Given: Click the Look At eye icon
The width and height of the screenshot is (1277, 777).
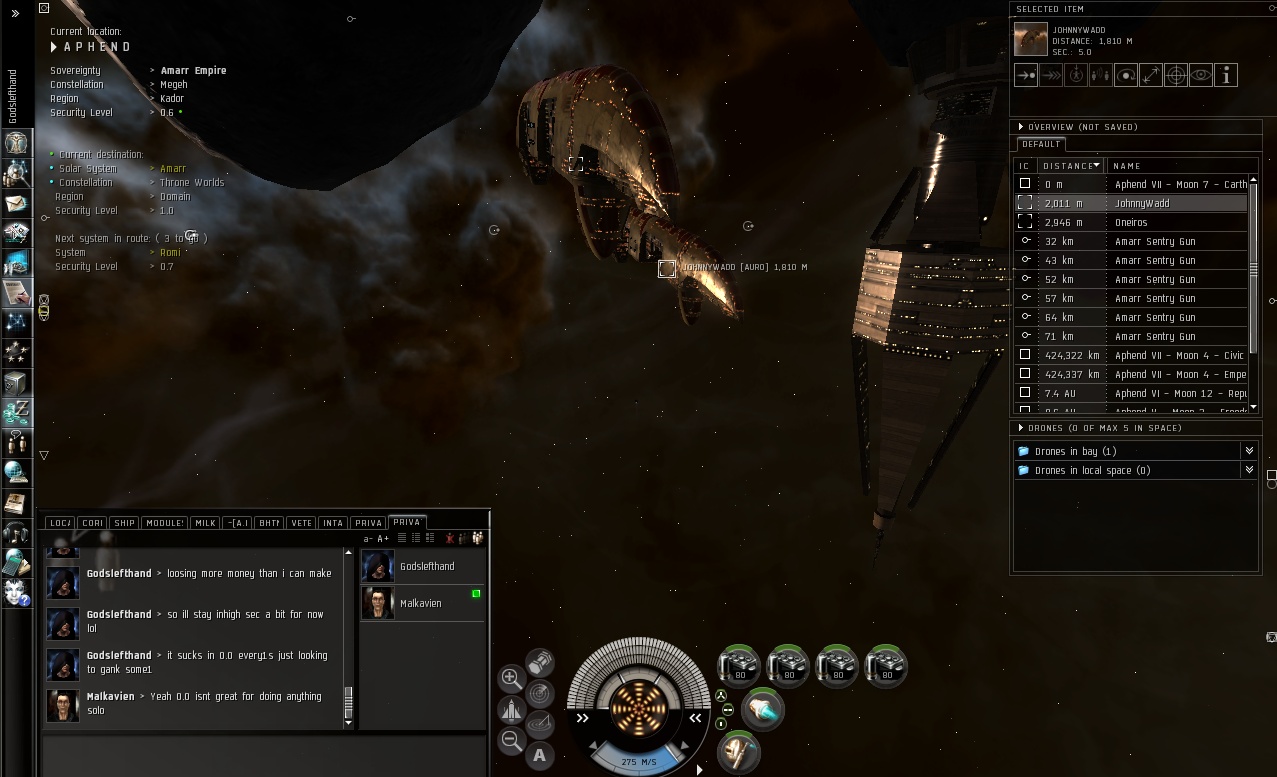Looking at the screenshot, I should (x=1201, y=75).
